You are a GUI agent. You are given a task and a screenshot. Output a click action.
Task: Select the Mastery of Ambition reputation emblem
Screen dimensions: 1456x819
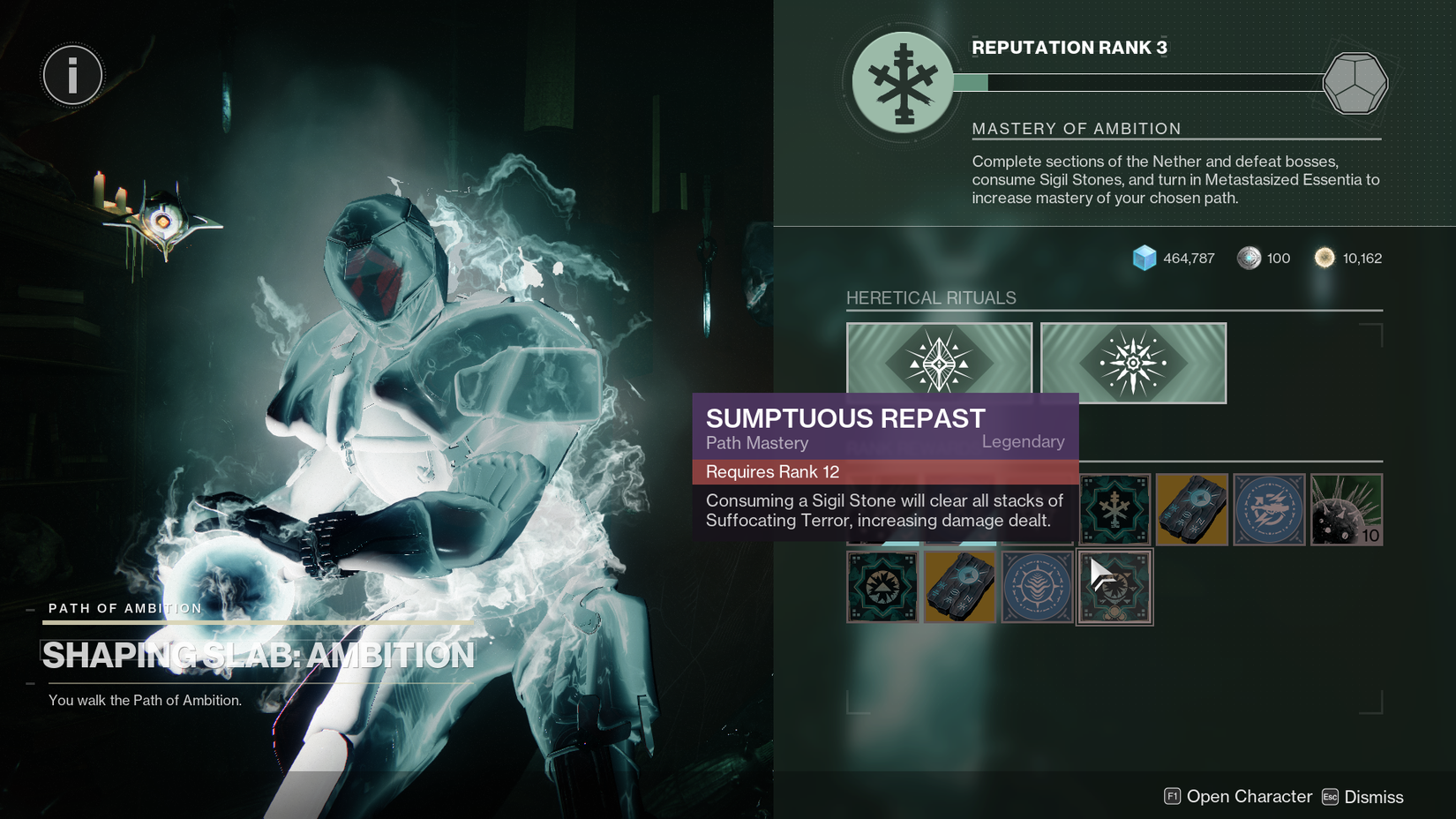pos(901,82)
